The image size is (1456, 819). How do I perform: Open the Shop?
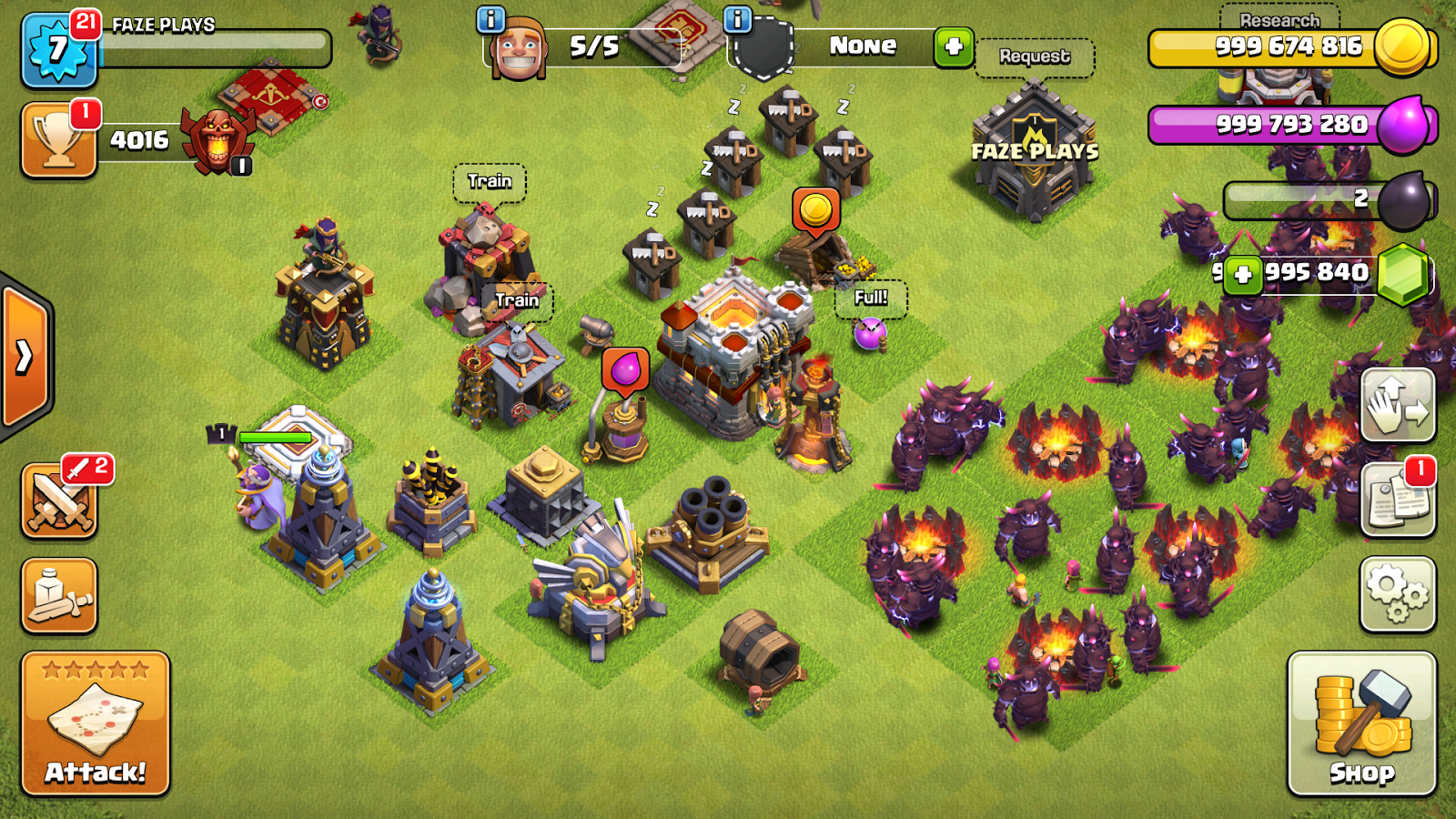coord(1361,723)
